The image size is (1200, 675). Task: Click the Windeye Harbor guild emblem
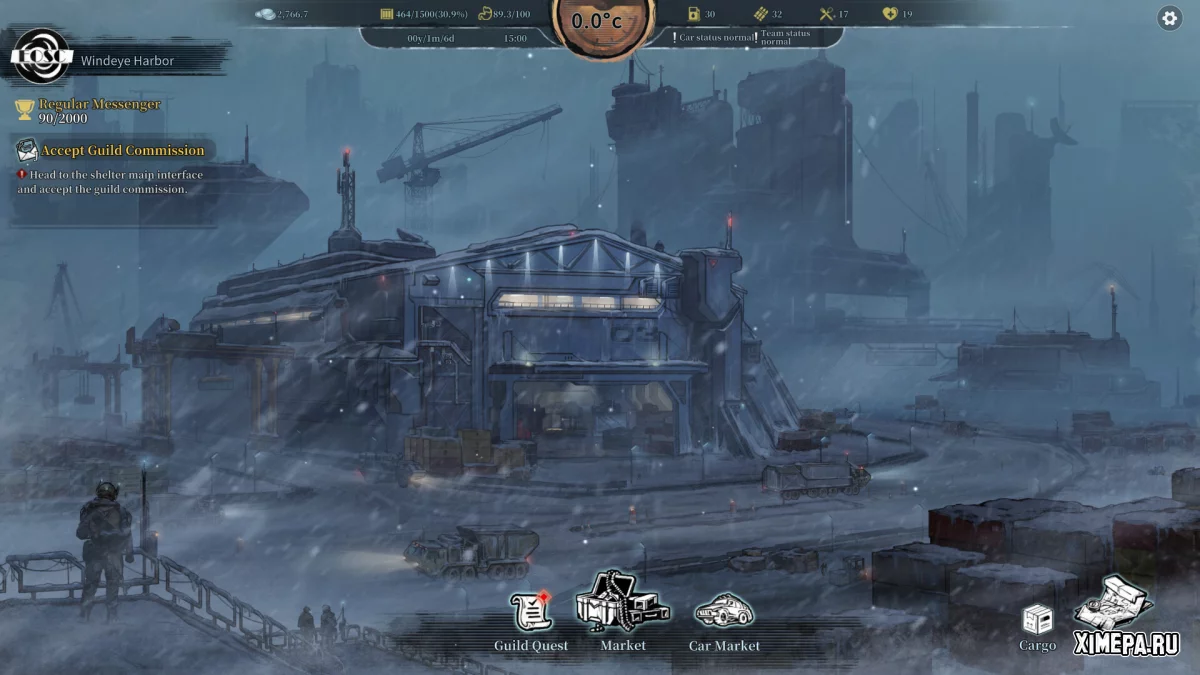tap(42, 58)
